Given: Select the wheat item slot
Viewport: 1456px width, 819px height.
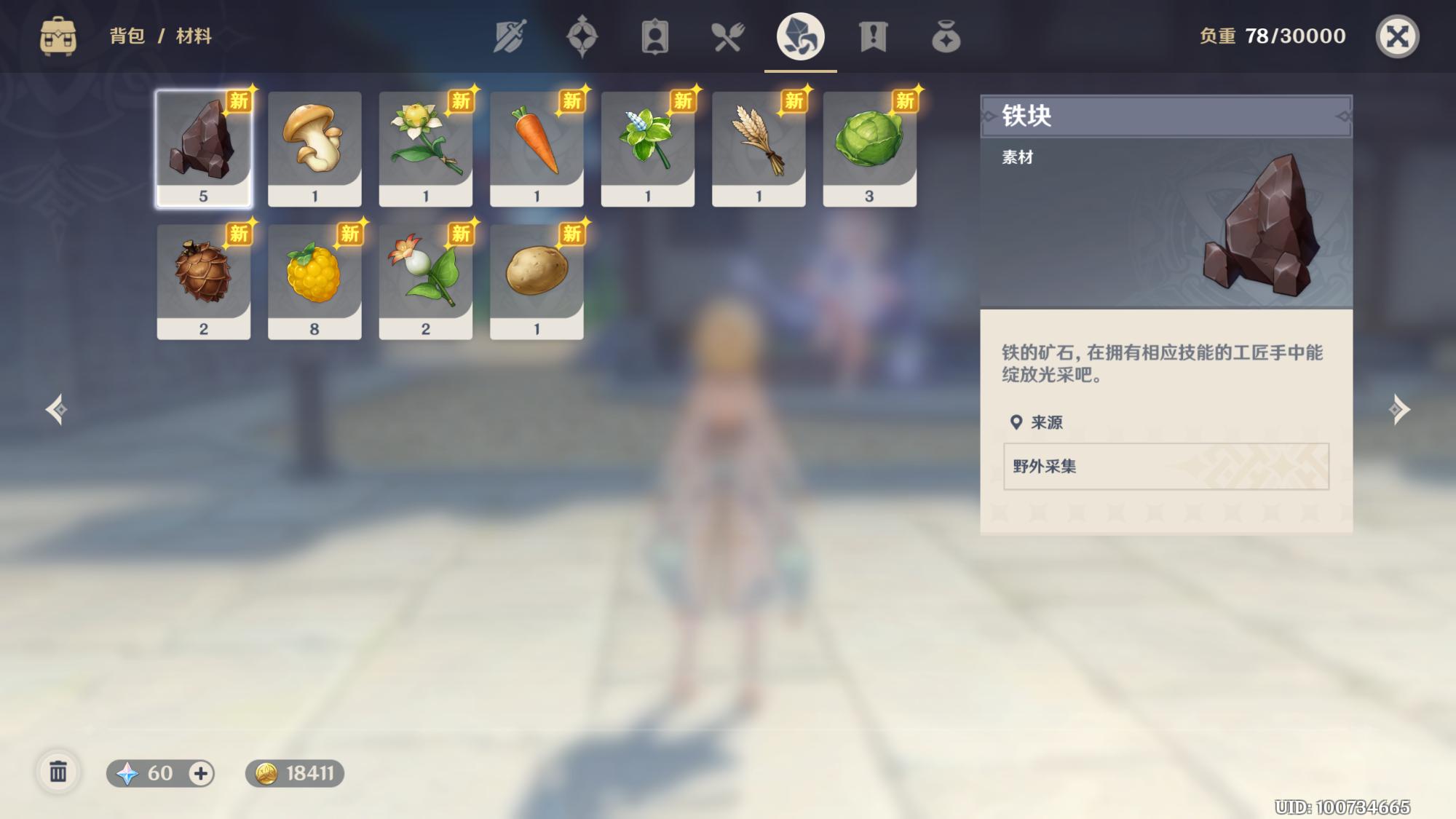Looking at the screenshot, I should pyautogui.click(x=759, y=149).
